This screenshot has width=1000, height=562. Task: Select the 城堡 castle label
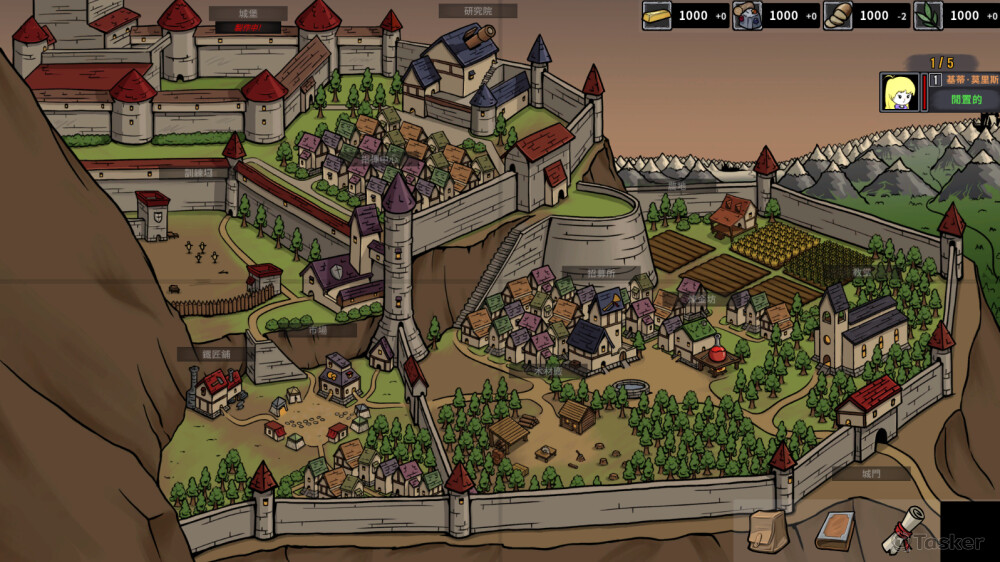pyautogui.click(x=248, y=14)
